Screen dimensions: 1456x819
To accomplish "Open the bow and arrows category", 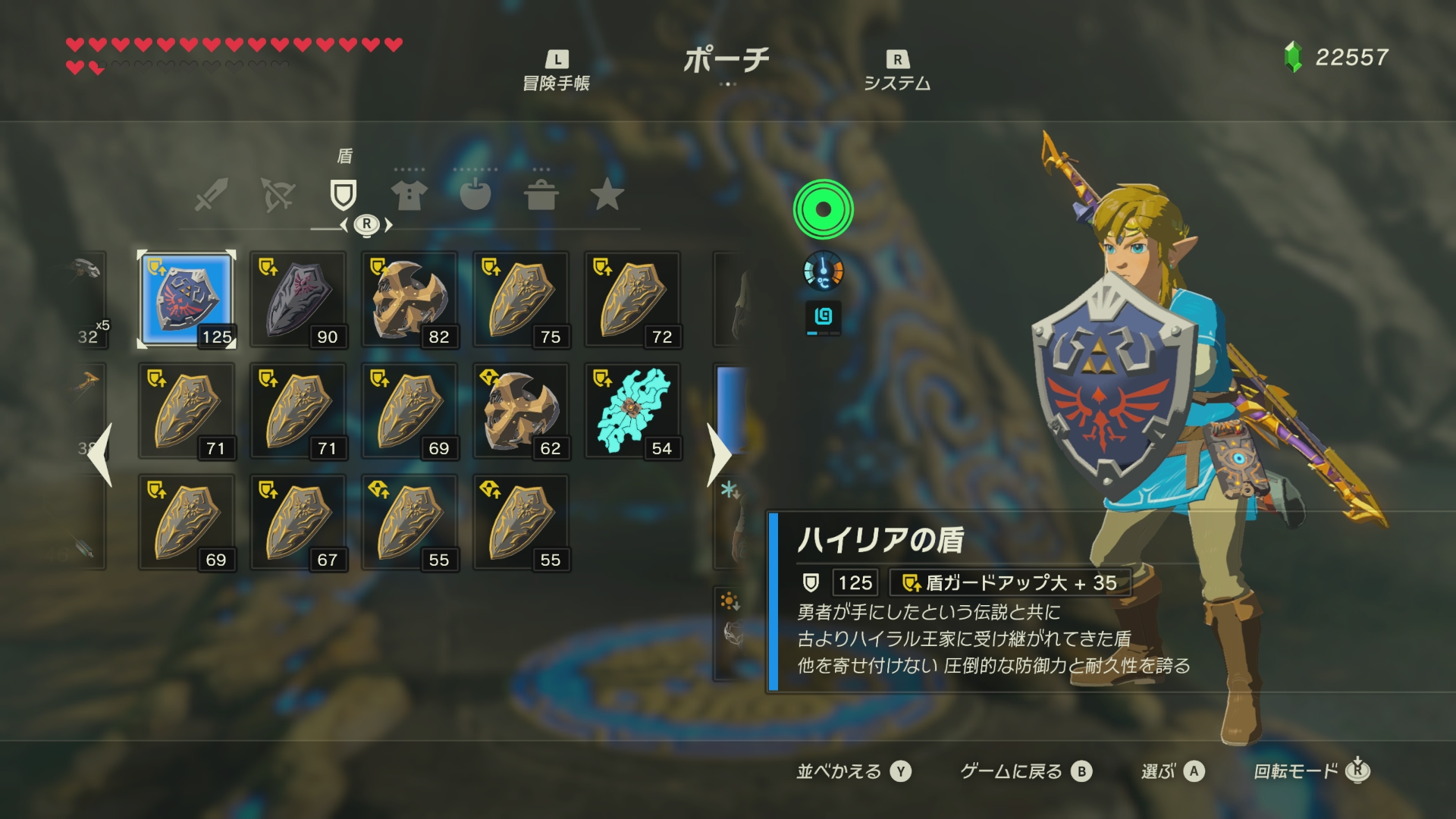I will (x=277, y=195).
